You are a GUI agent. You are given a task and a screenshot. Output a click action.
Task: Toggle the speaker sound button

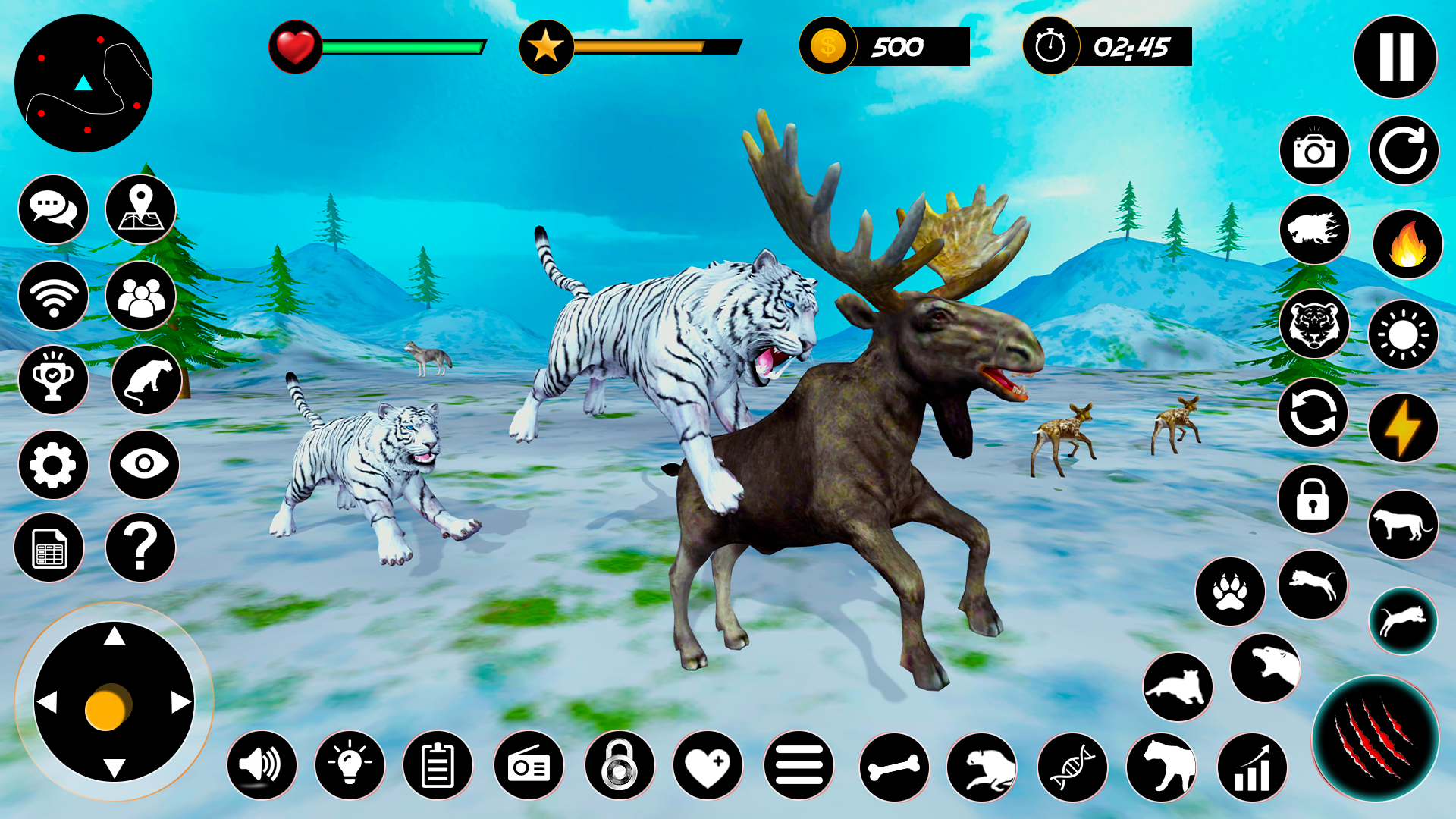tap(262, 766)
